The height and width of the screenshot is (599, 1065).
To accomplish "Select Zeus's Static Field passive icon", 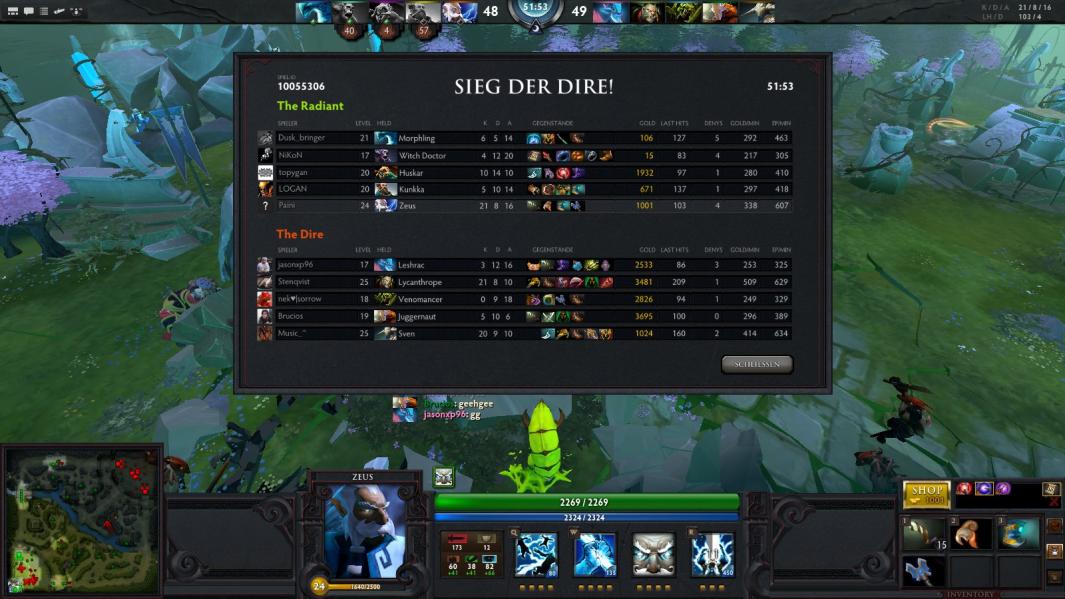I will [653, 555].
